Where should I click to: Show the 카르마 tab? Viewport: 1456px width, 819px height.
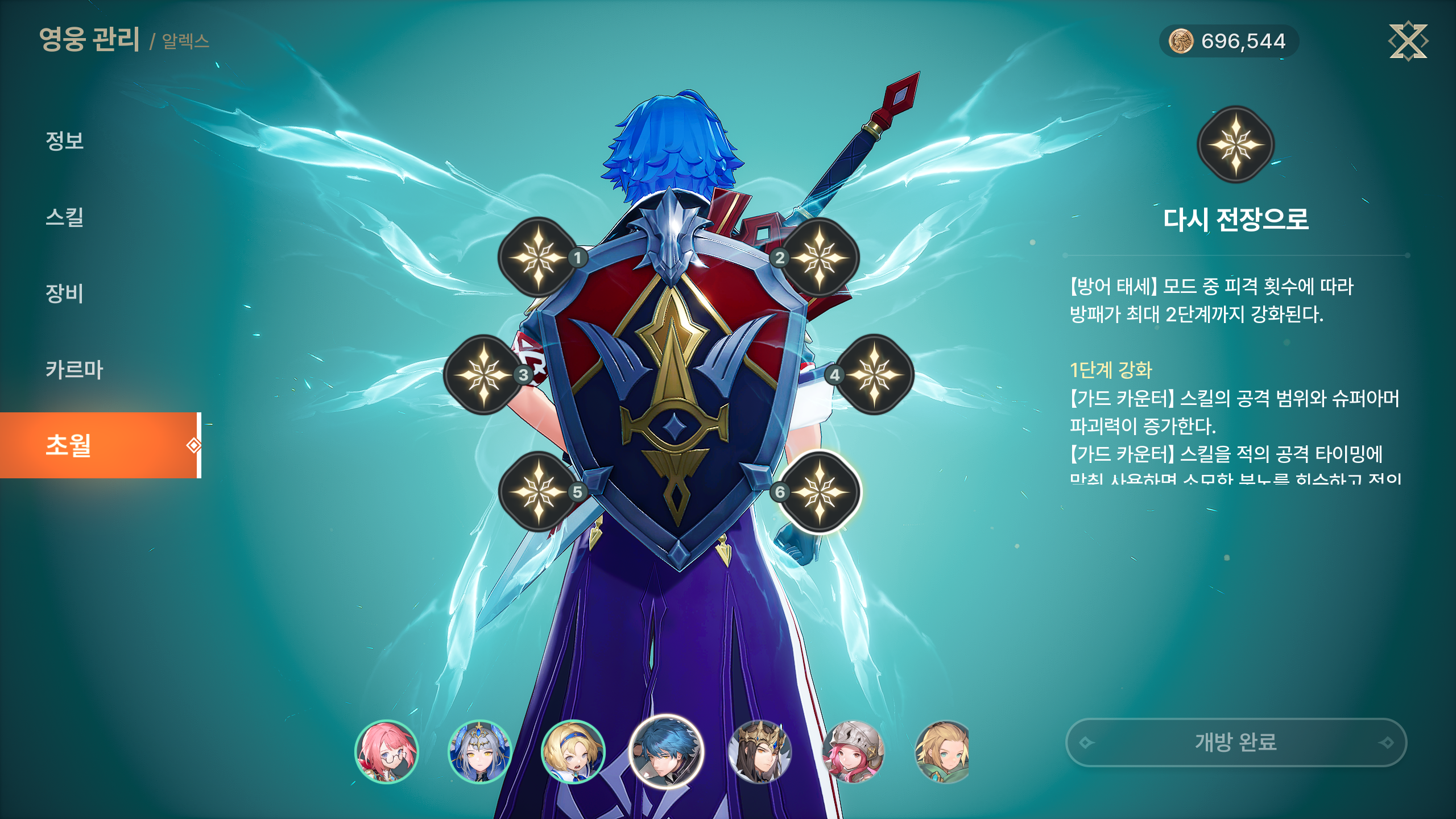pyautogui.click(x=75, y=370)
